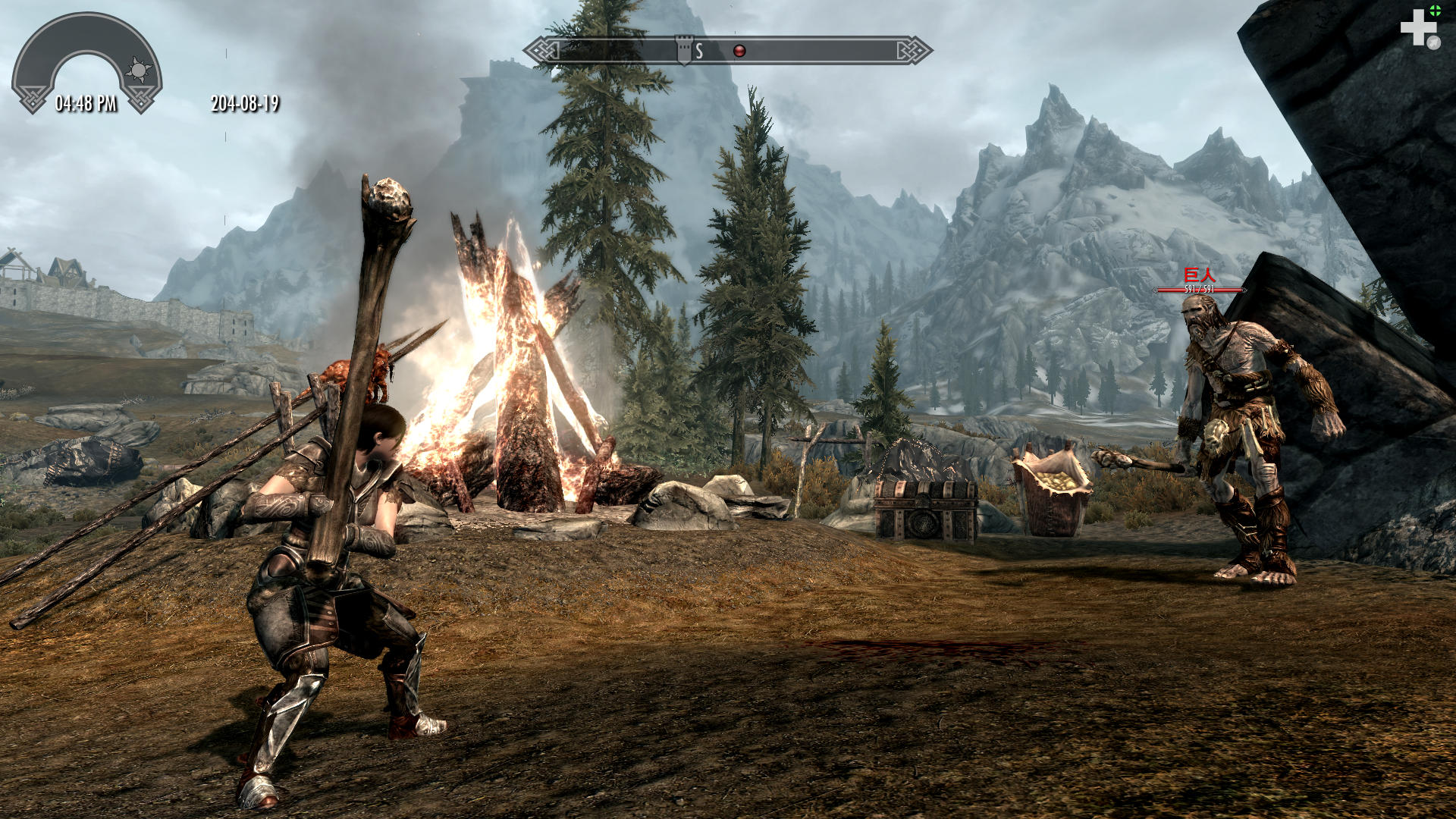The width and height of the screenshot is (1456, 819).
Task: Select the red enemy dot on the compass
Action: coord(739,51)
